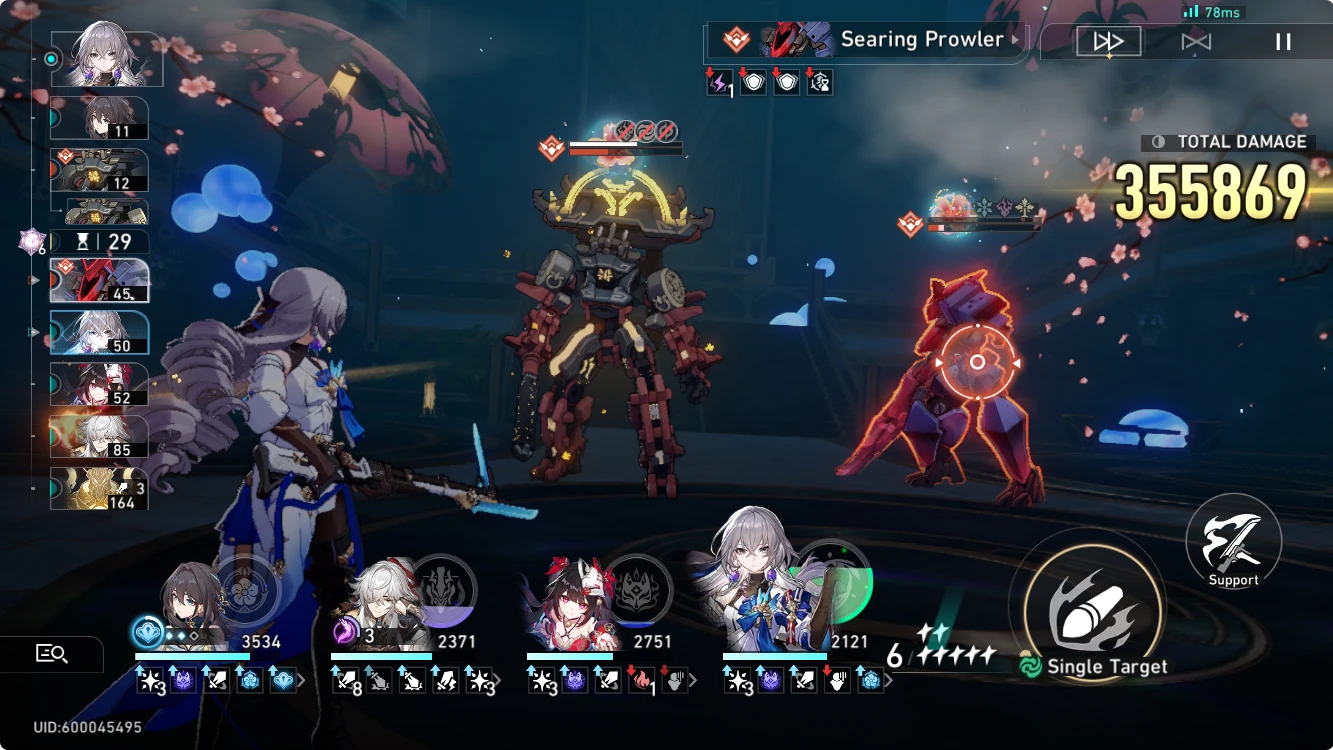Image resolution: width=1333 pixels, height=750 pixels.
Task: Inspect the shield debuff icon beside the lightning debuff
Action: pyautogui.click(x=751, y=83)
